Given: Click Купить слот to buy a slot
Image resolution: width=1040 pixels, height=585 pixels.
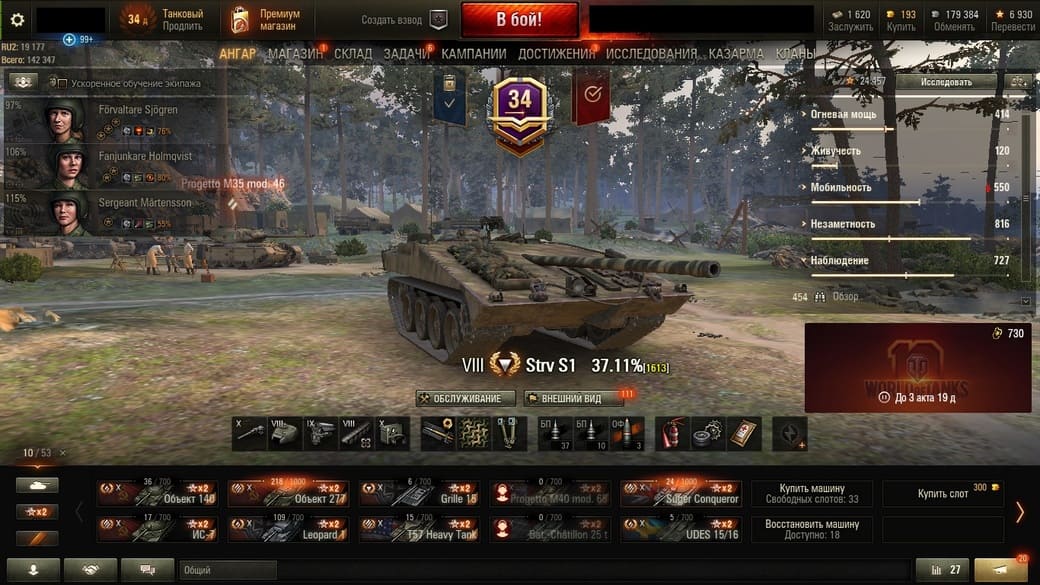Looking at the screenshot, I should (x=943, y=493).
